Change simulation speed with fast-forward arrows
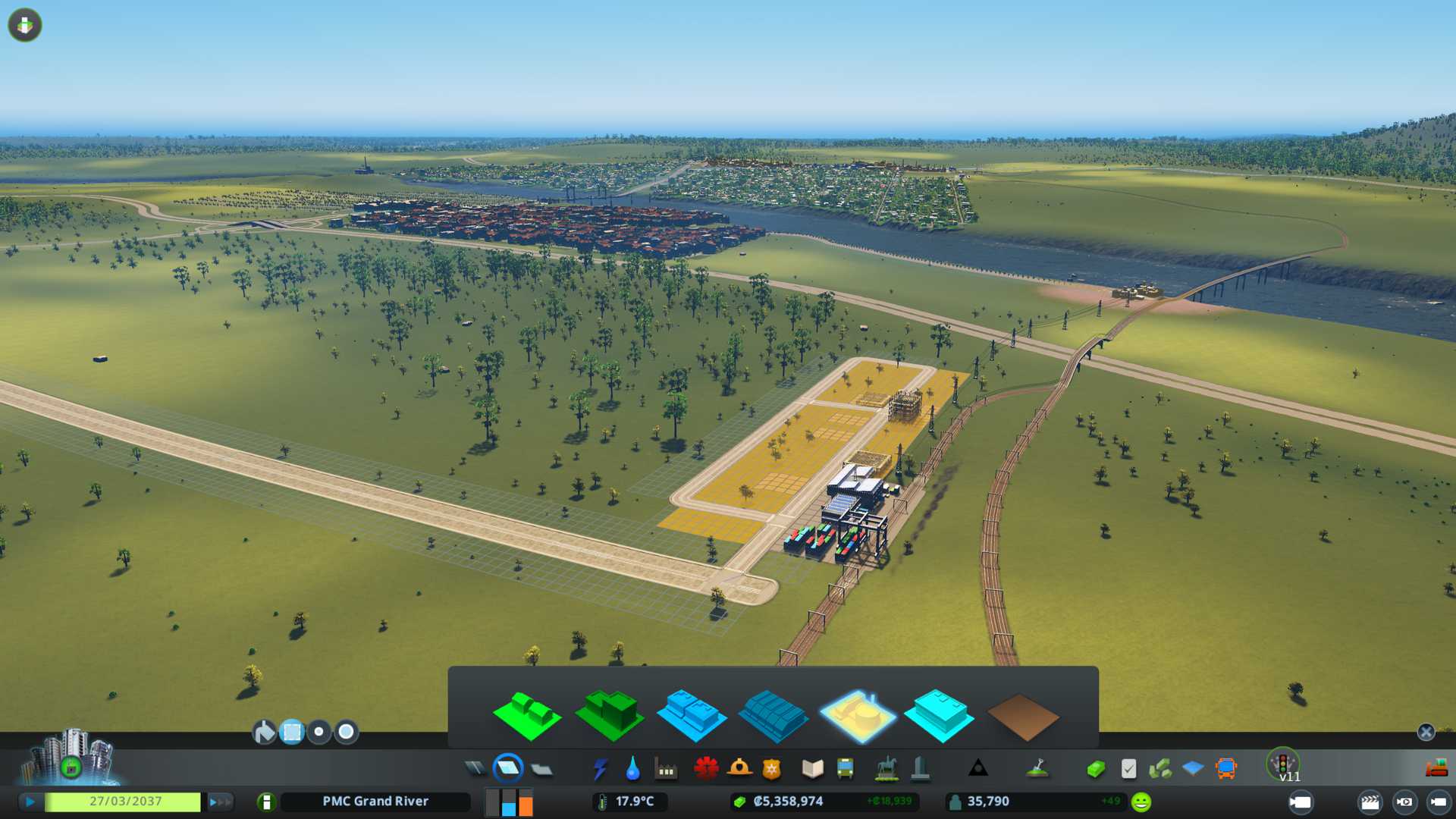Image resolution: width=1456 pixels, height=819 pixels. click(220, 802)
